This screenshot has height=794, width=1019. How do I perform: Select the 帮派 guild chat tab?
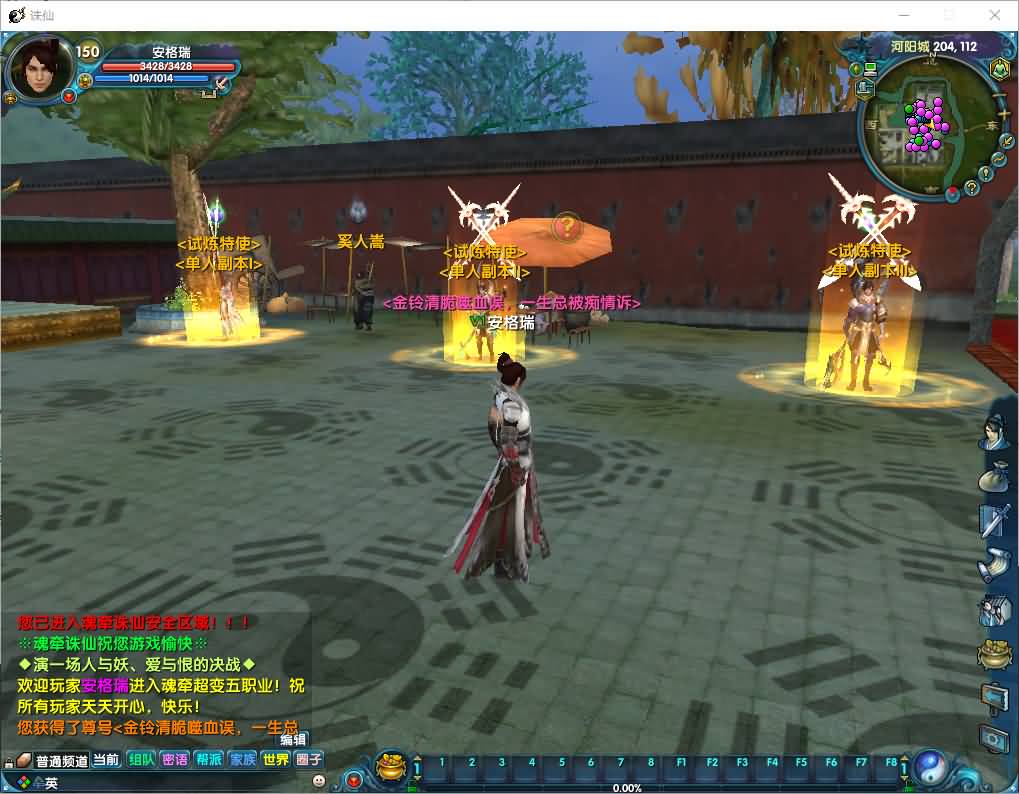tap(208, 760)
